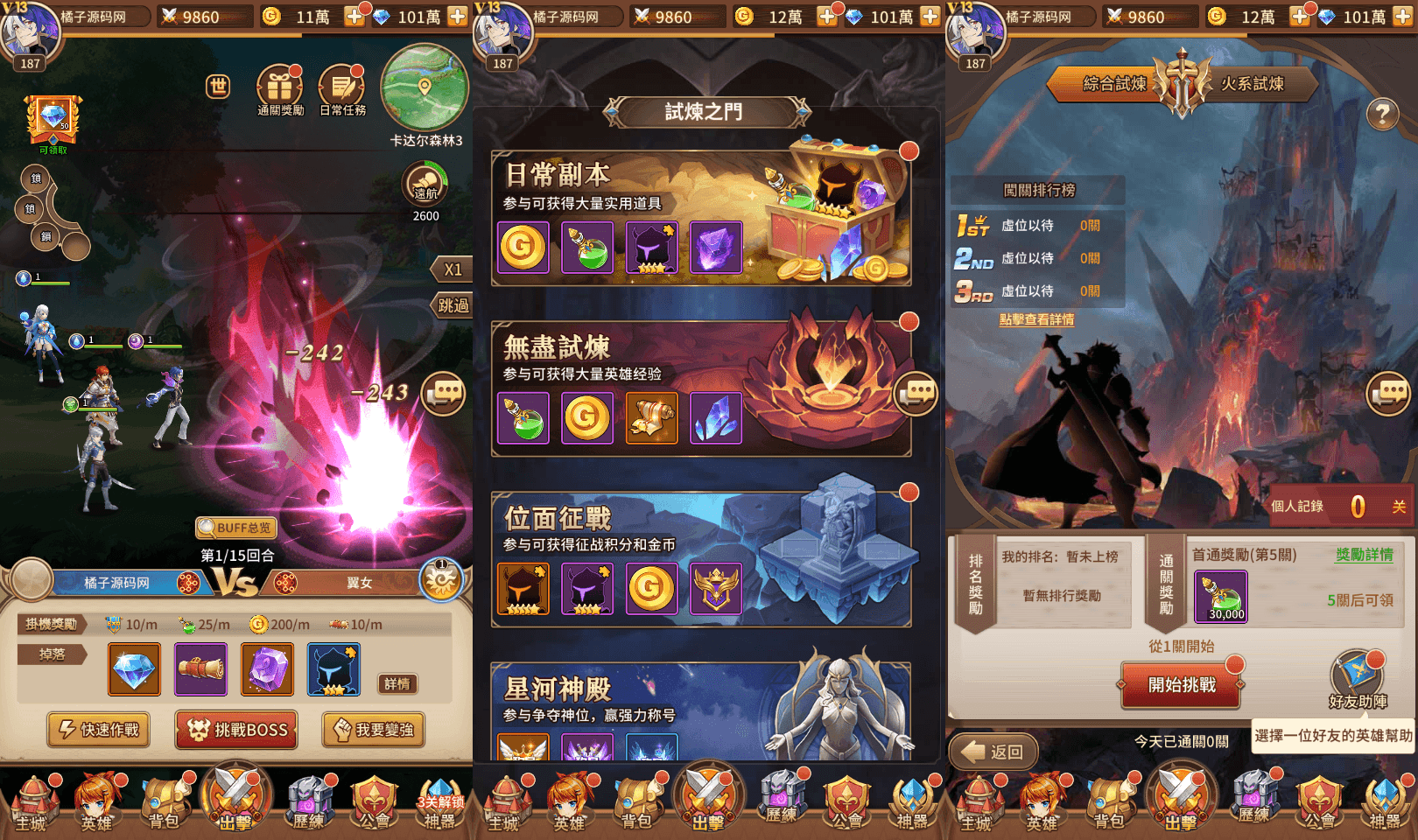
Task: Open the BUFF总览 overview panel
Action: pyautogui.click(x=235, y=528)
